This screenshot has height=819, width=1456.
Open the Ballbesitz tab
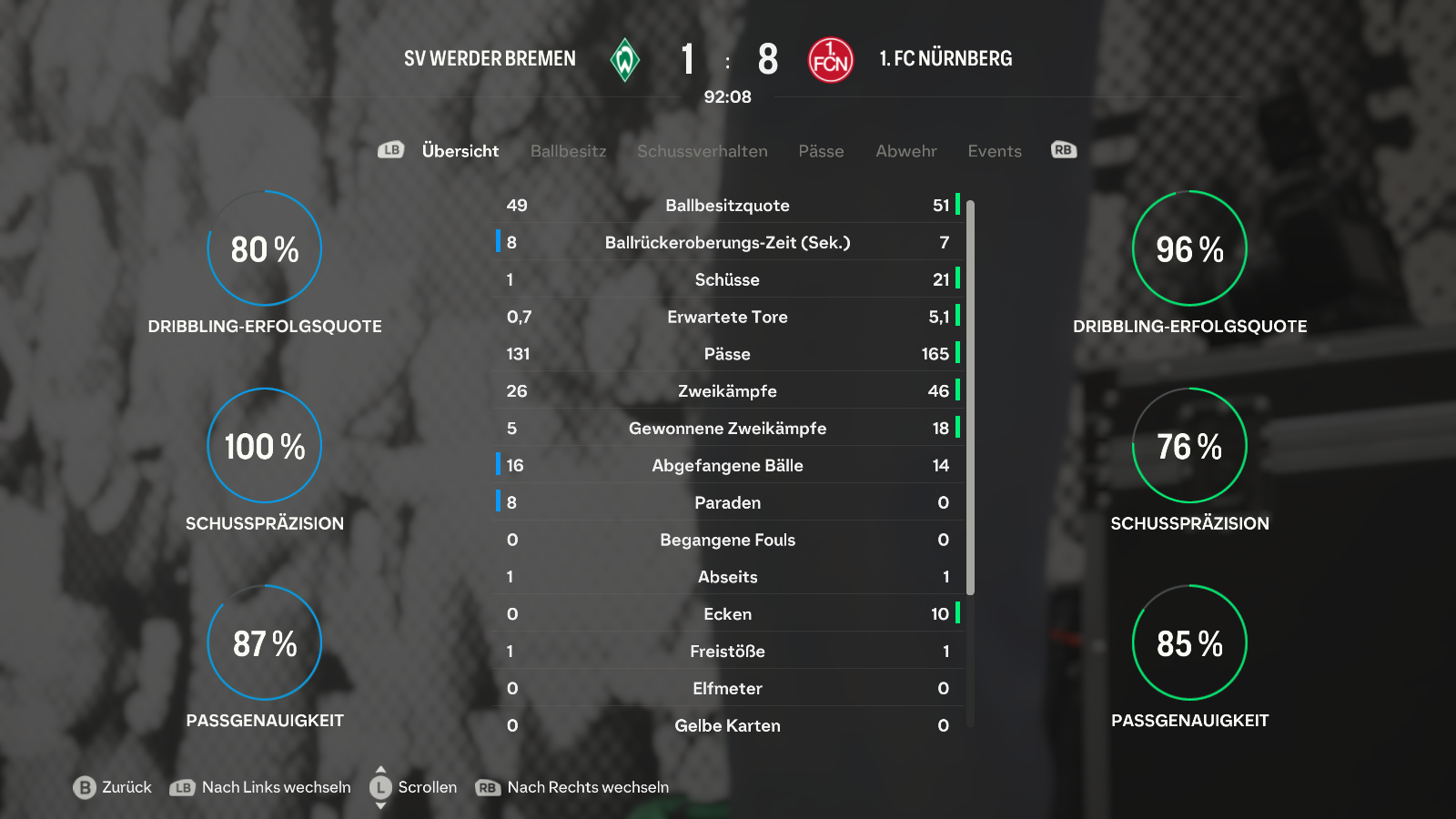pyautogui.click(x=568, y=151)
